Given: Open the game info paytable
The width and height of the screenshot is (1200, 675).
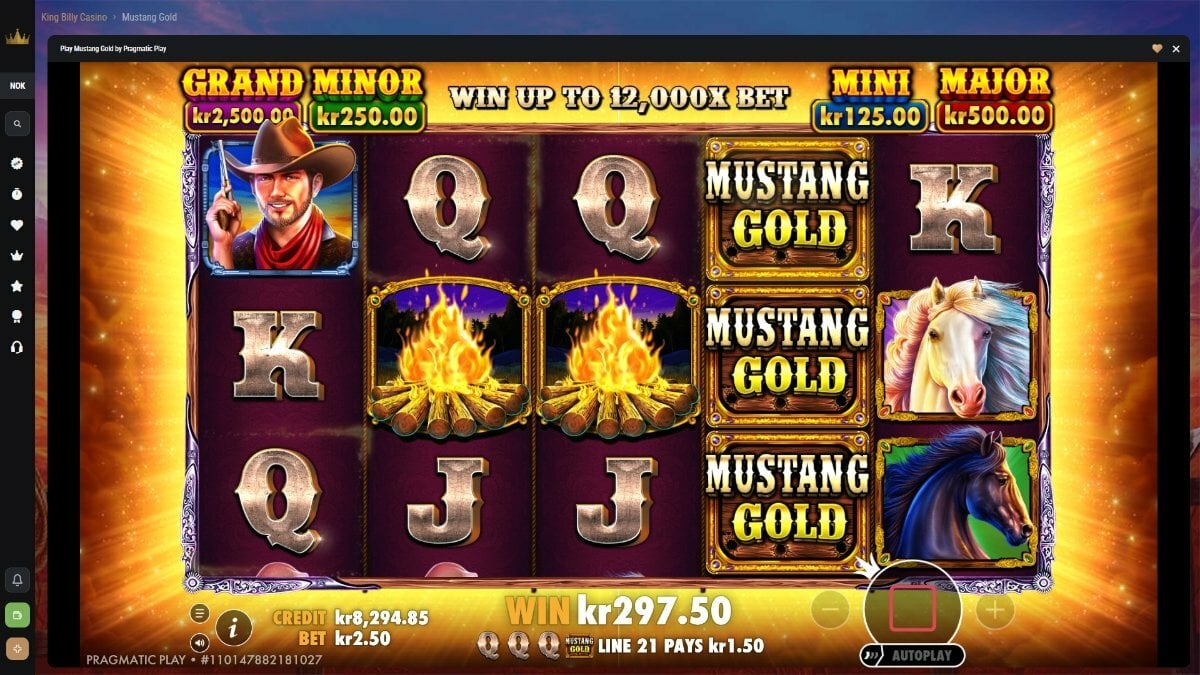Looking at the screenshot, I should click(x=233, y=627).
